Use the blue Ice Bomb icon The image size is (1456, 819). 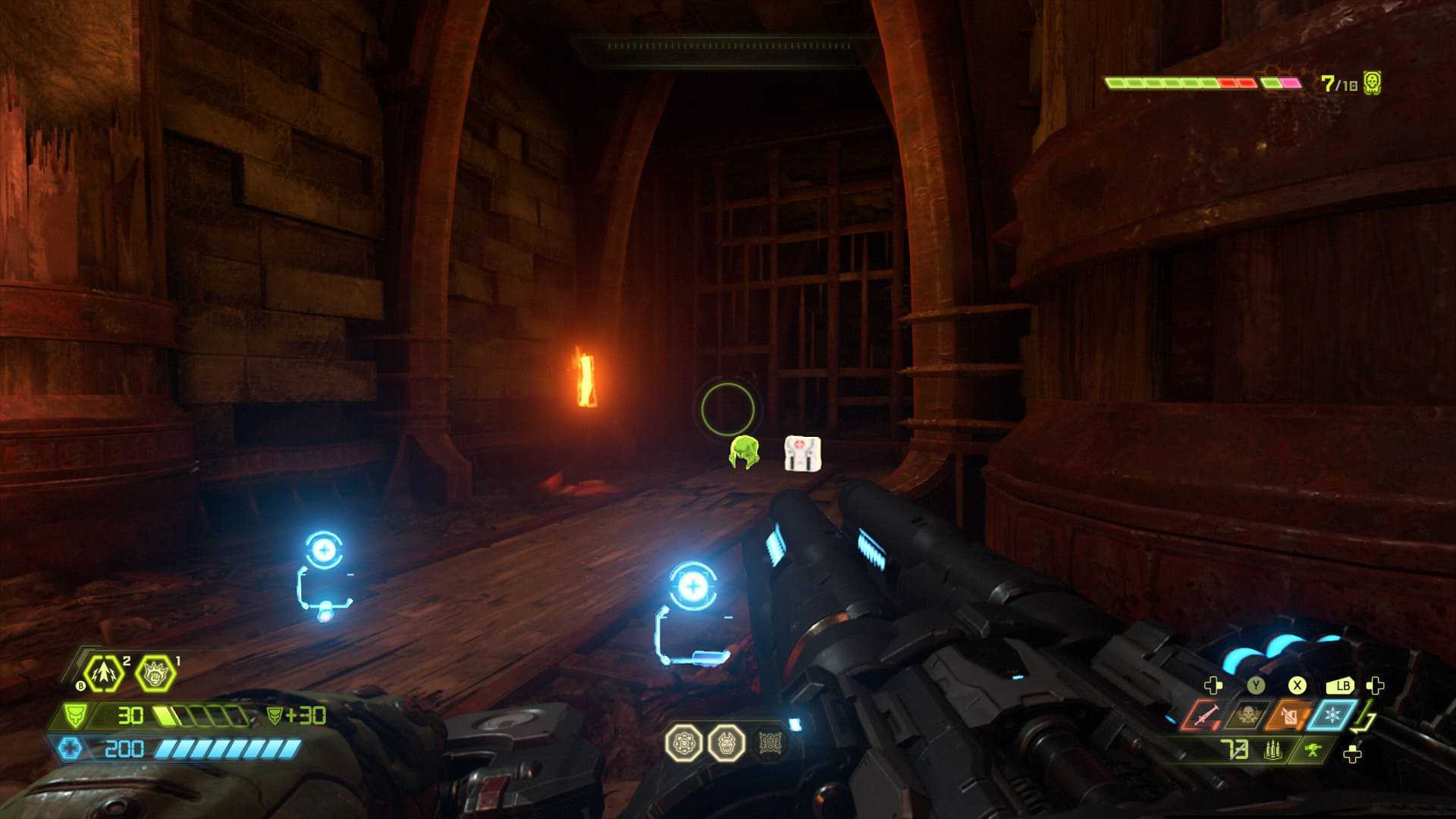pyautogui.click(x=1330, y=716)
